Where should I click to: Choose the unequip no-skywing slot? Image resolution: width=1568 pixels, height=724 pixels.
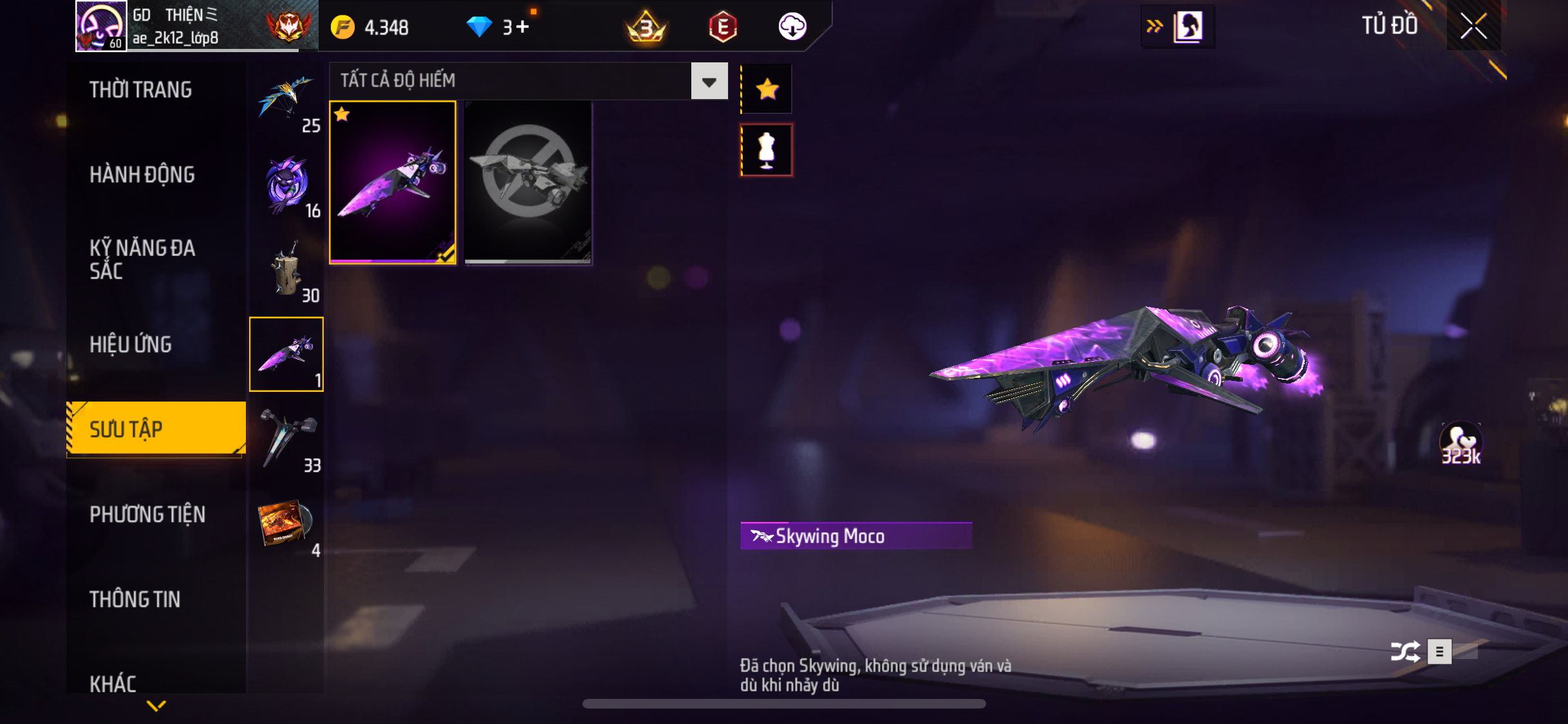pyautogui.click(x=528, y=183)
